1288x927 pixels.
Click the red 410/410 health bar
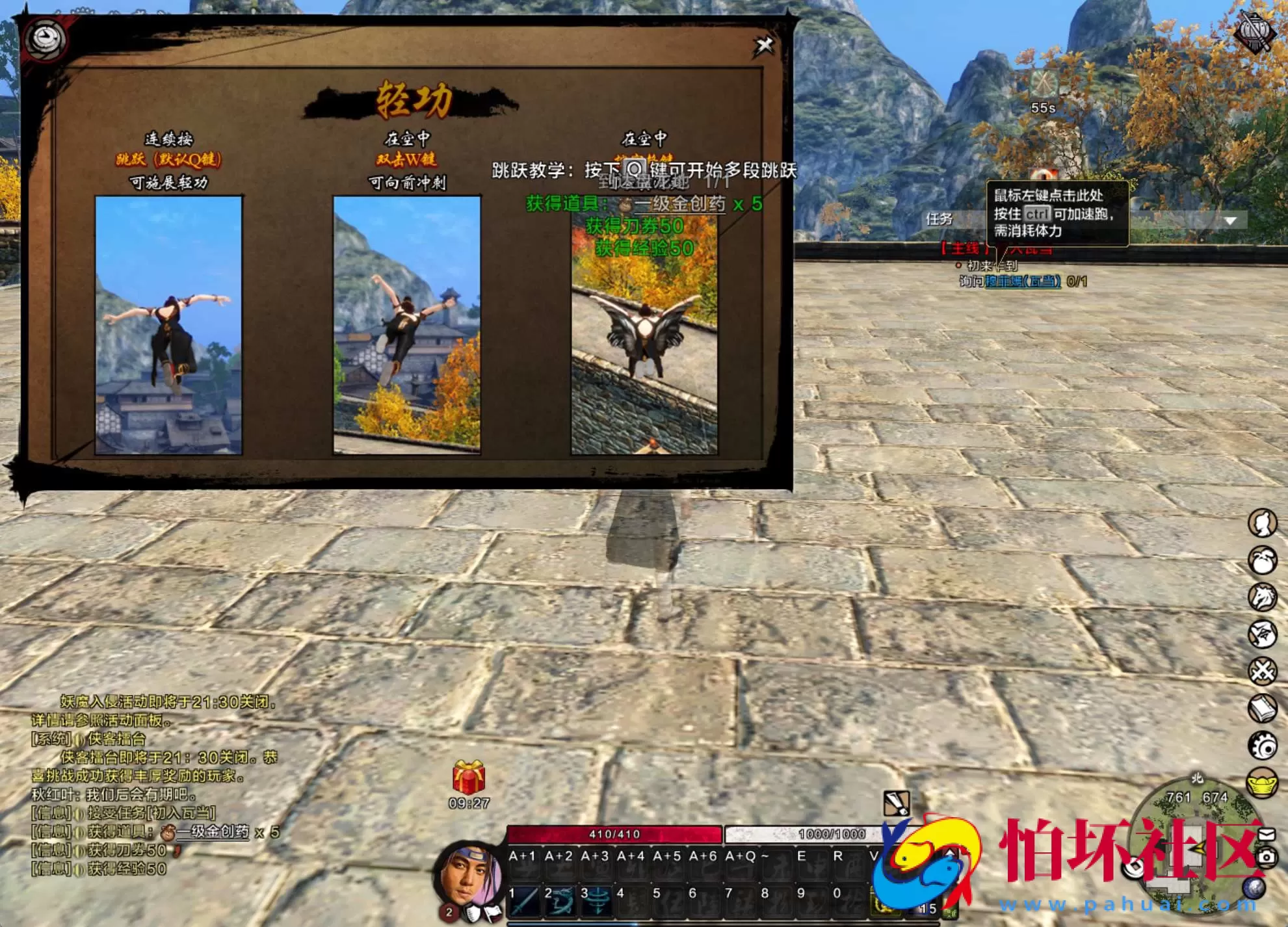click(x=614, y=833)
